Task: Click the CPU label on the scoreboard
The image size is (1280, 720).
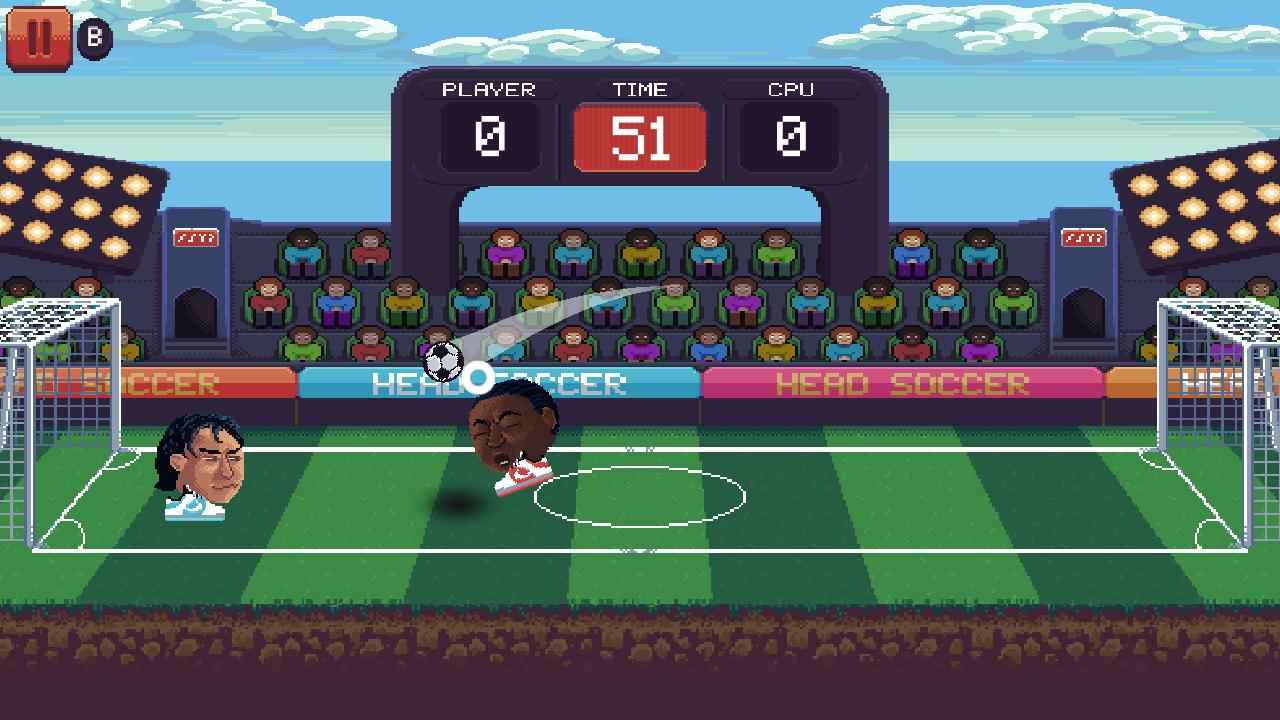Action: [x=789, y=89]
